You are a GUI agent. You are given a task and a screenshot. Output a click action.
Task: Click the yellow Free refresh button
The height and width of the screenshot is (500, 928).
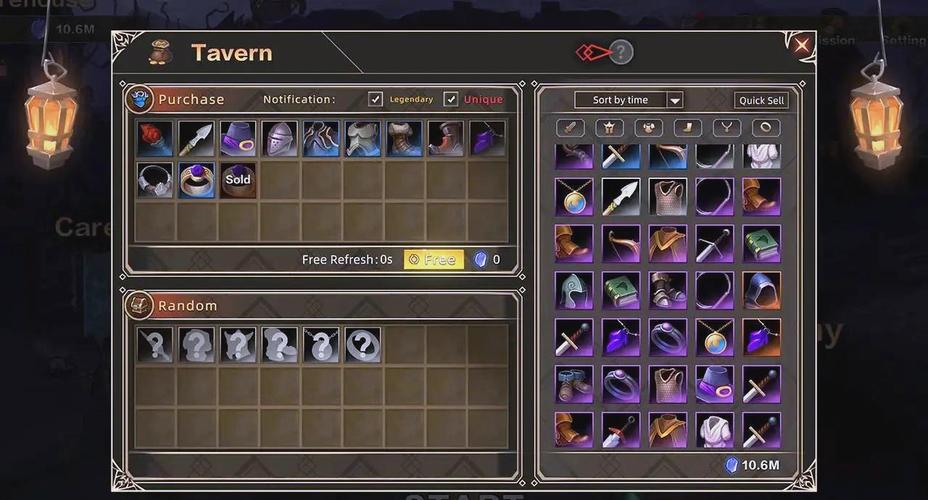point(433,260)
